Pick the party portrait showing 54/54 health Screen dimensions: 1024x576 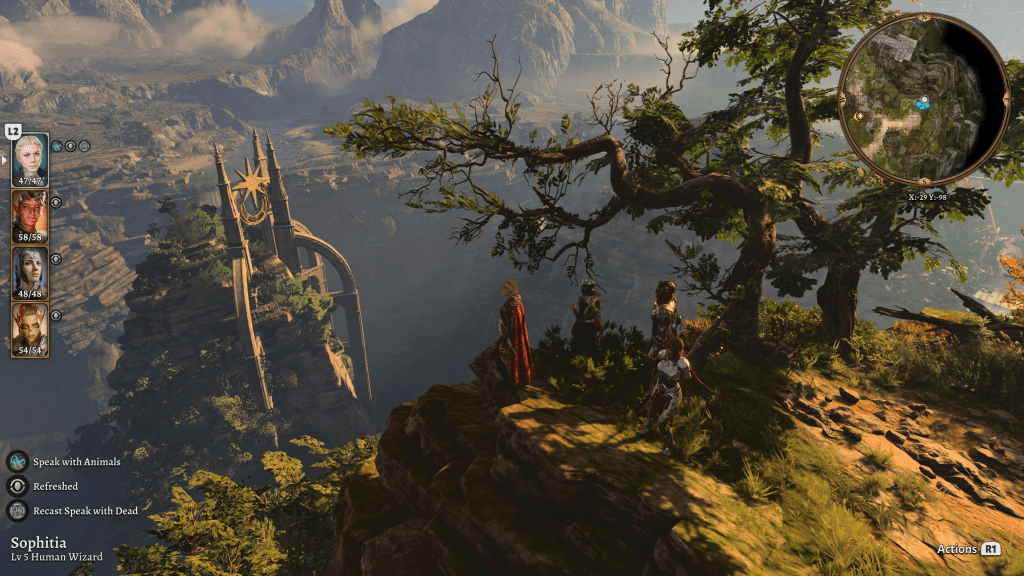[x=30, y=329]
